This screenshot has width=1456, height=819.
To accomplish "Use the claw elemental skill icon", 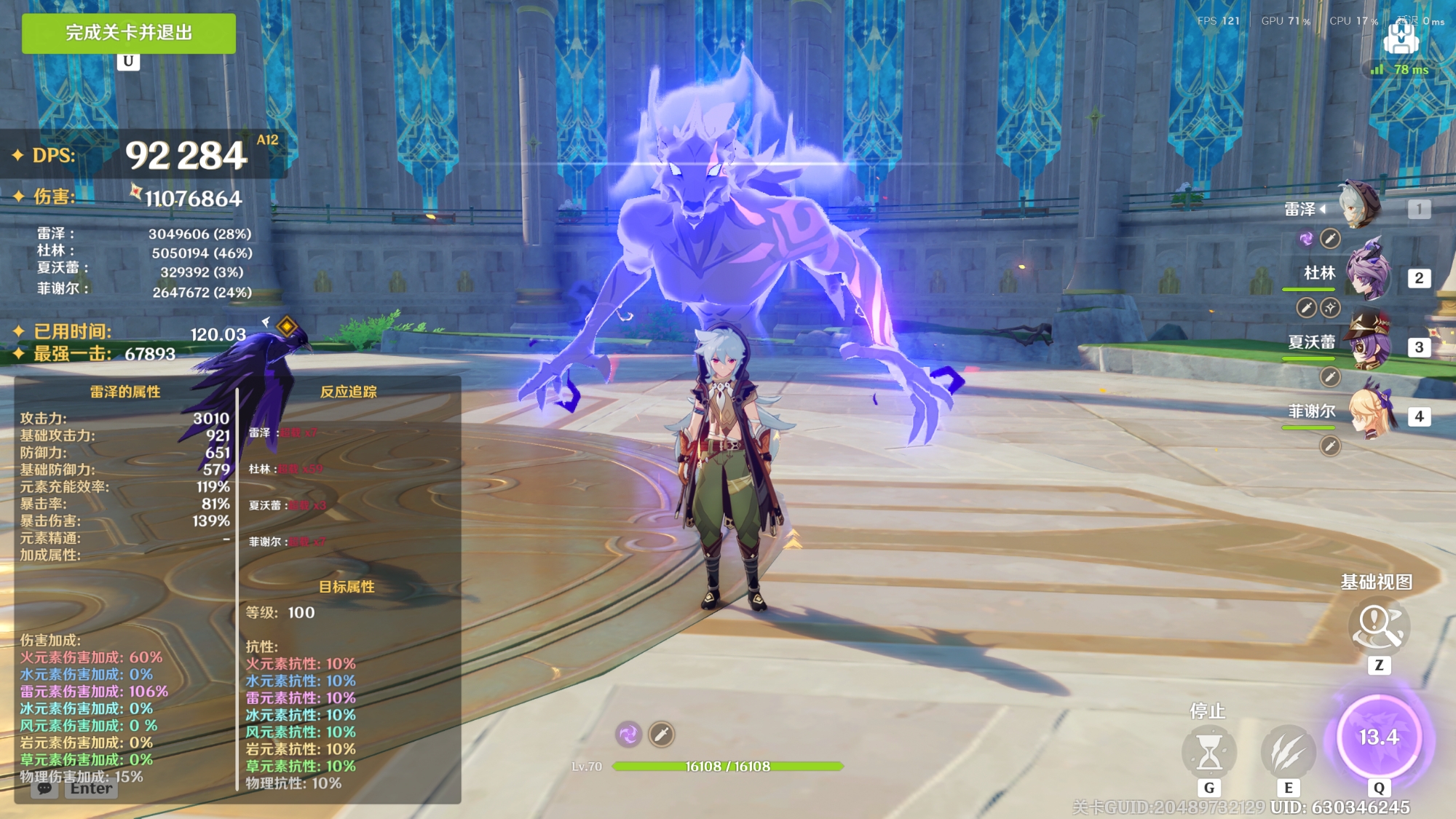I will [1287, 752].
